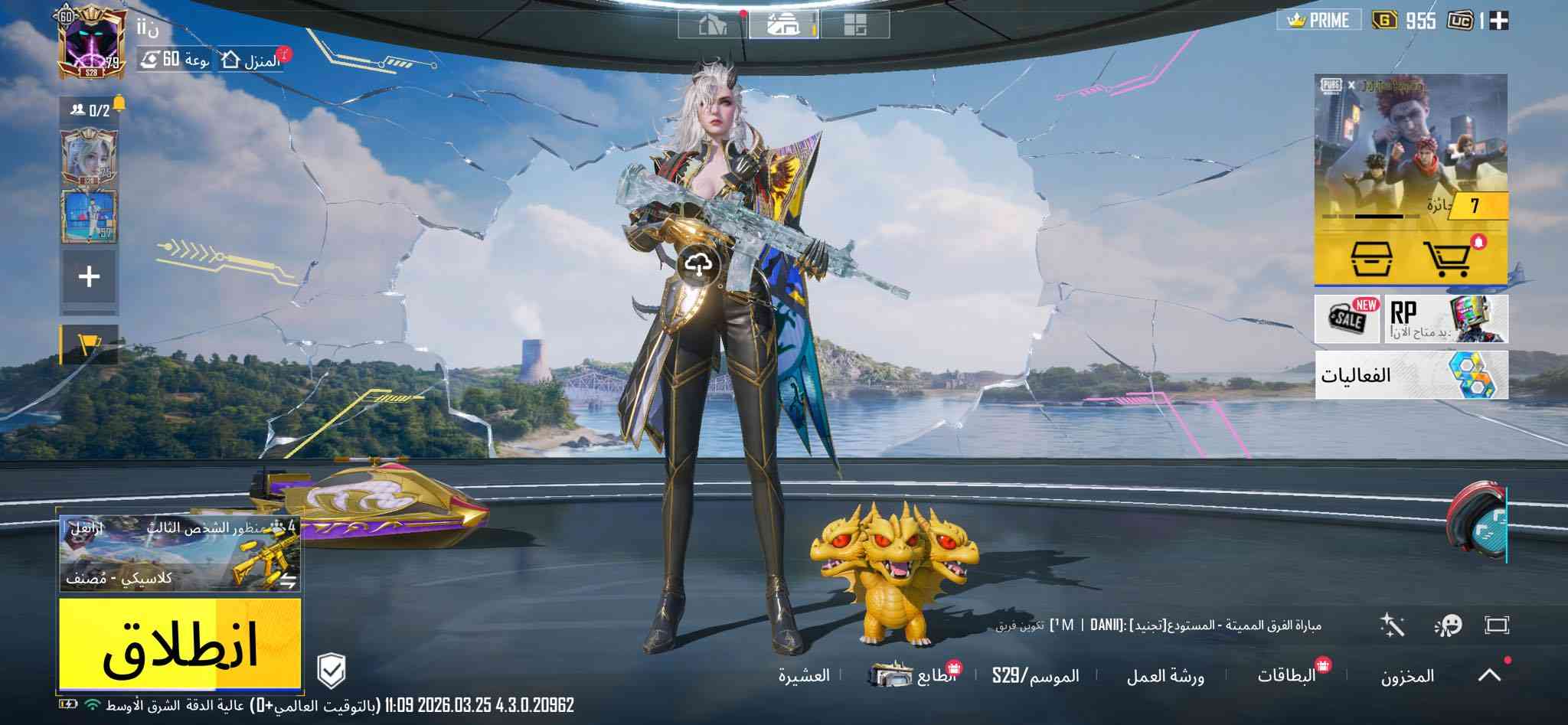
Task: Open the treasure chest crate icon
Action: point(1370,259)
